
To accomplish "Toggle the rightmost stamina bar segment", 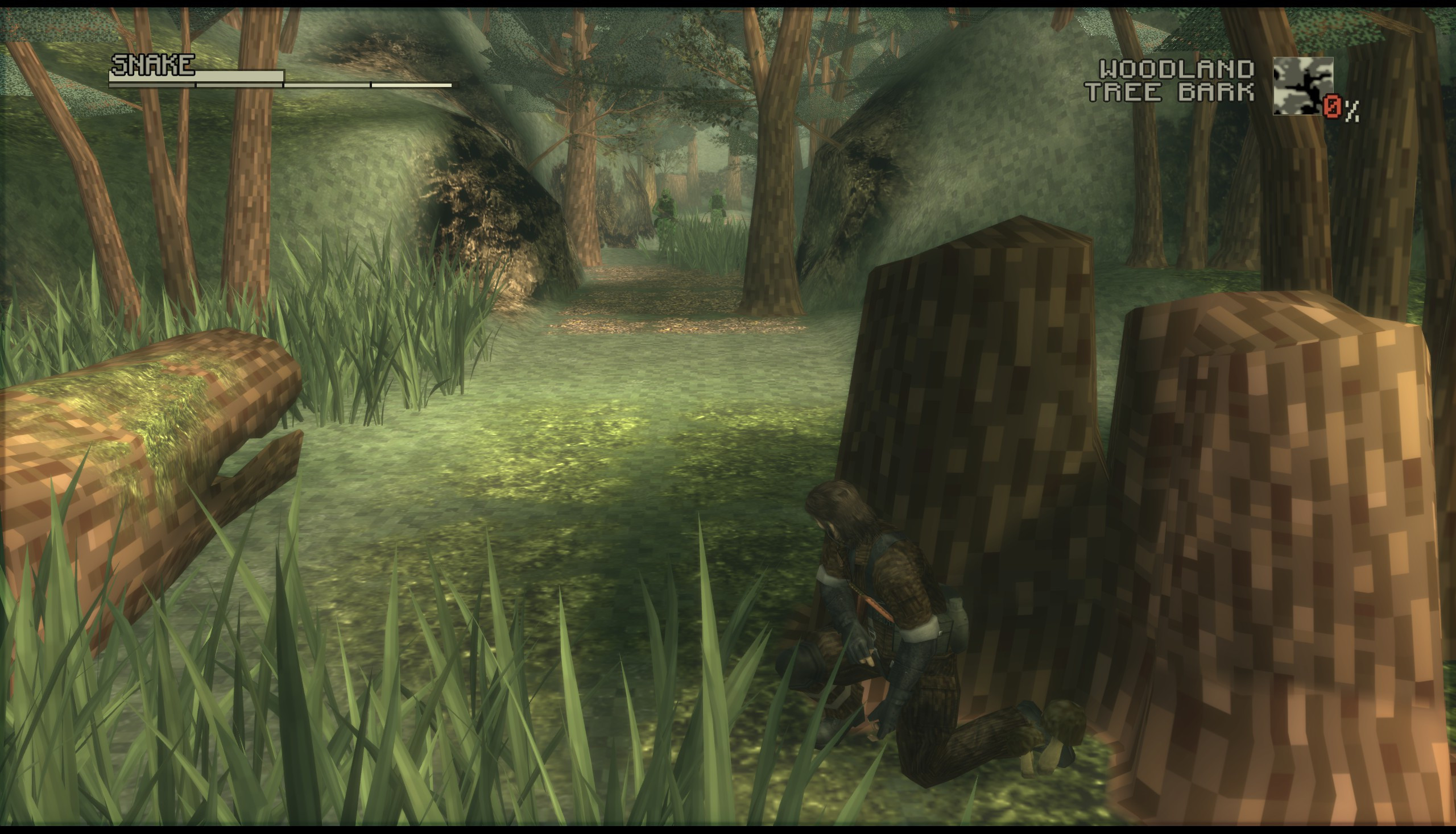I will tap(412, 85).
